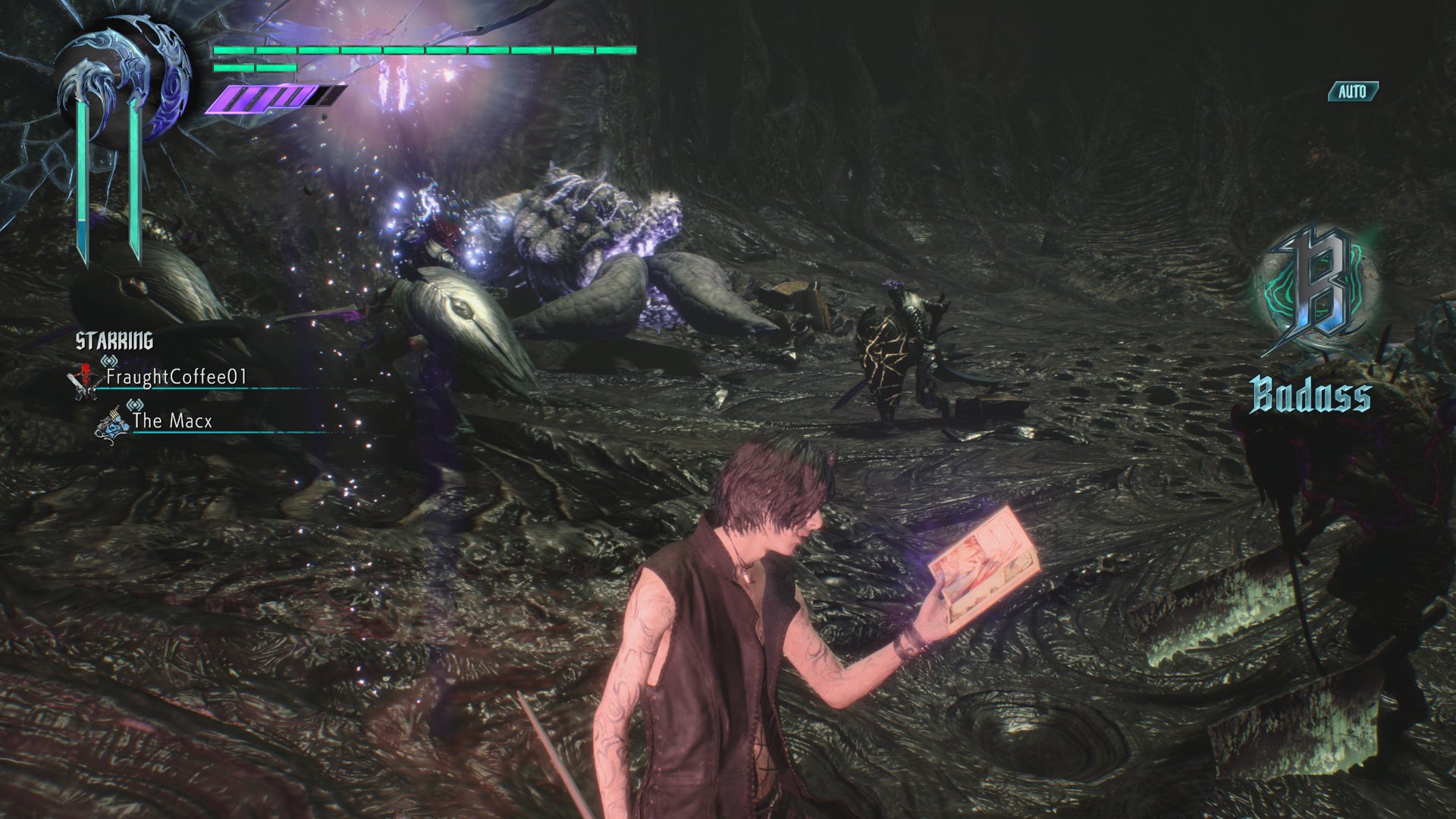Image resolution: width=1456 pixels, height=819 pixels.
Task: Toggle the dark inactive segment of the Devil Trigger gauge
Action: point(326,96)
